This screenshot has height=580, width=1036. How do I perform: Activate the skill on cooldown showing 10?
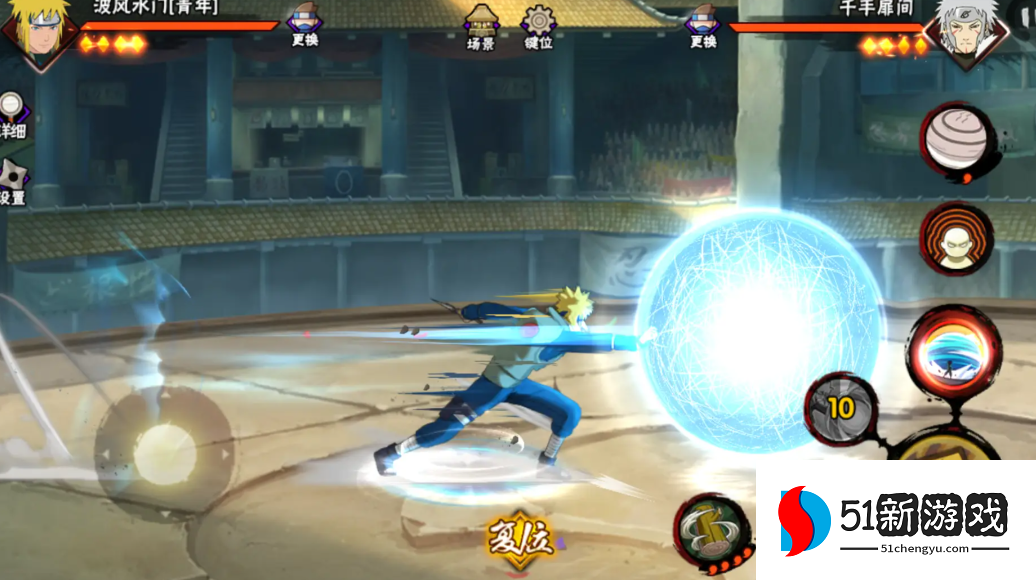click(841, 408)
